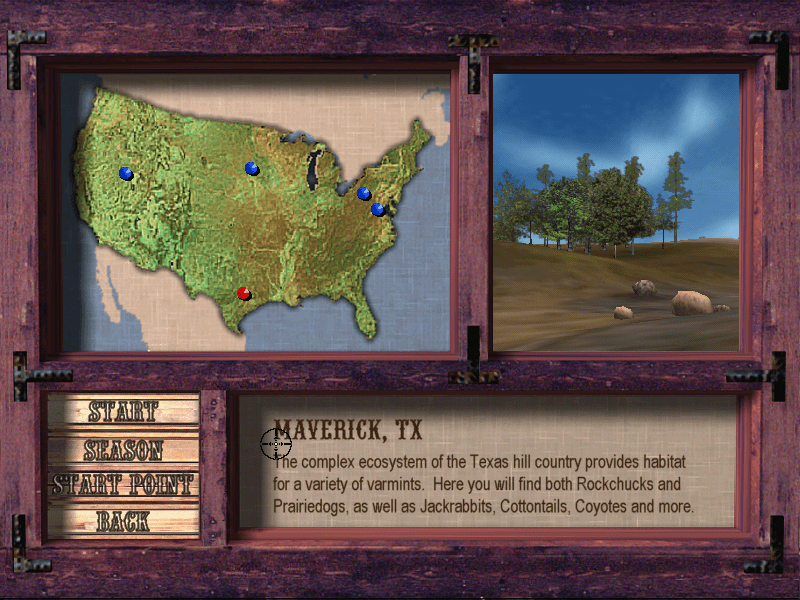Select the red Maverick, Texas map marker

(x=243, y=293)
